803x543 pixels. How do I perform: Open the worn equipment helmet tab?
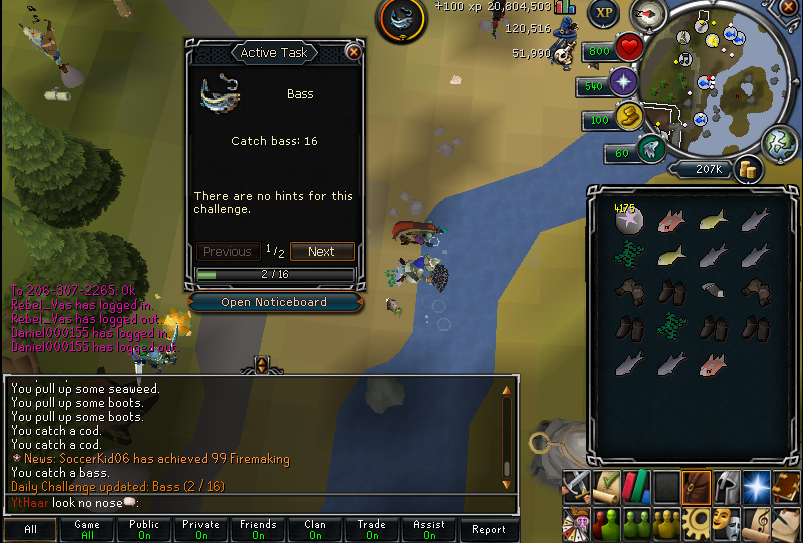click(727, 486)
